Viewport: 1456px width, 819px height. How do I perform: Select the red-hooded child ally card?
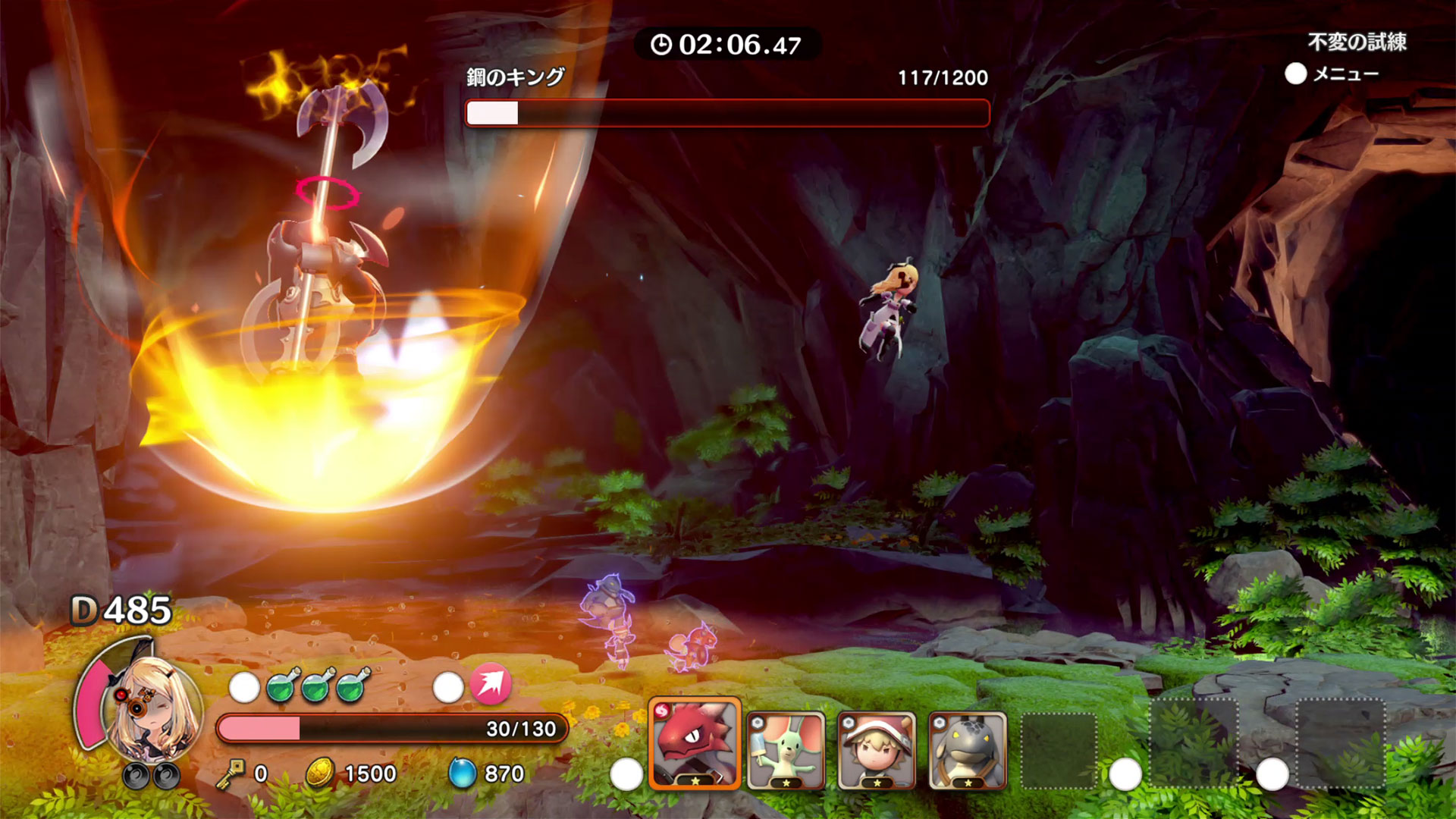(877, 751)
